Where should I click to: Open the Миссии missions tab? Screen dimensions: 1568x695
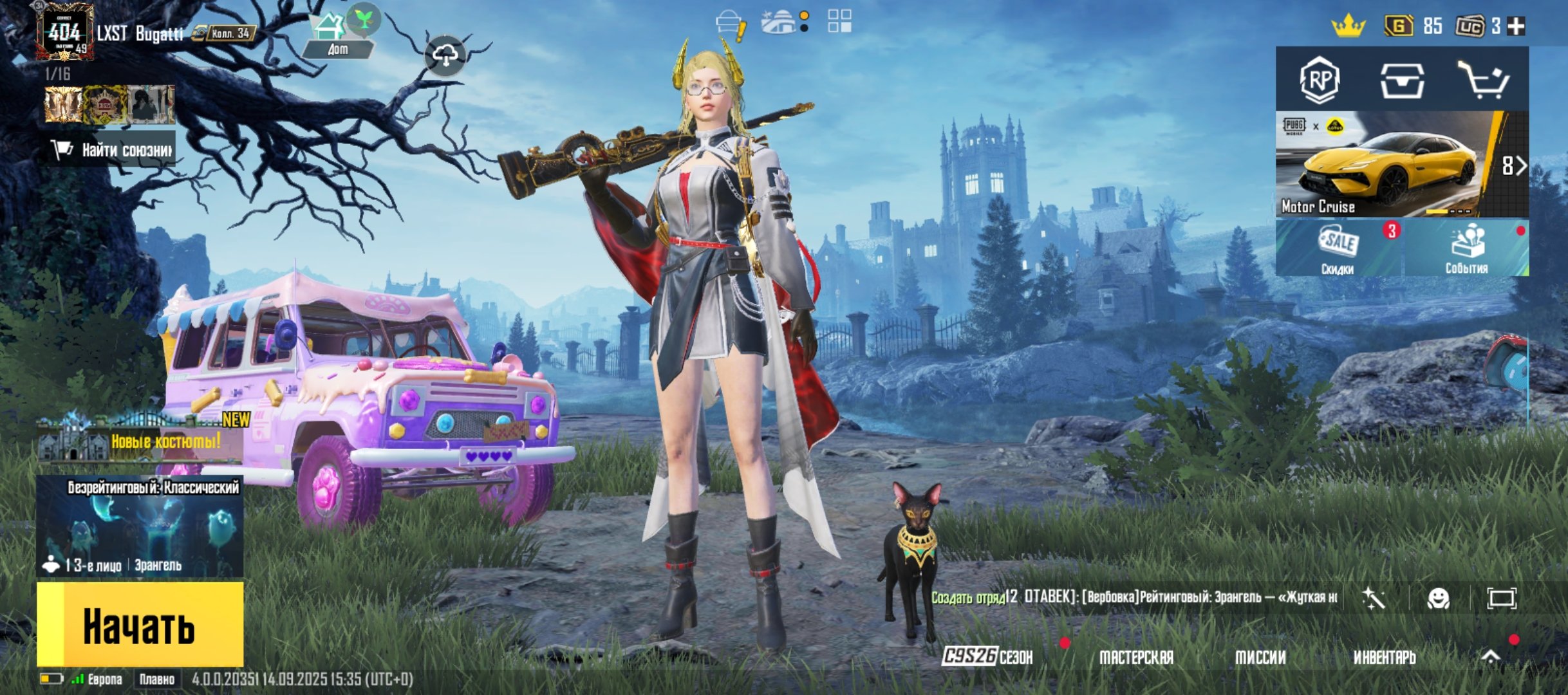(1260, 657)
